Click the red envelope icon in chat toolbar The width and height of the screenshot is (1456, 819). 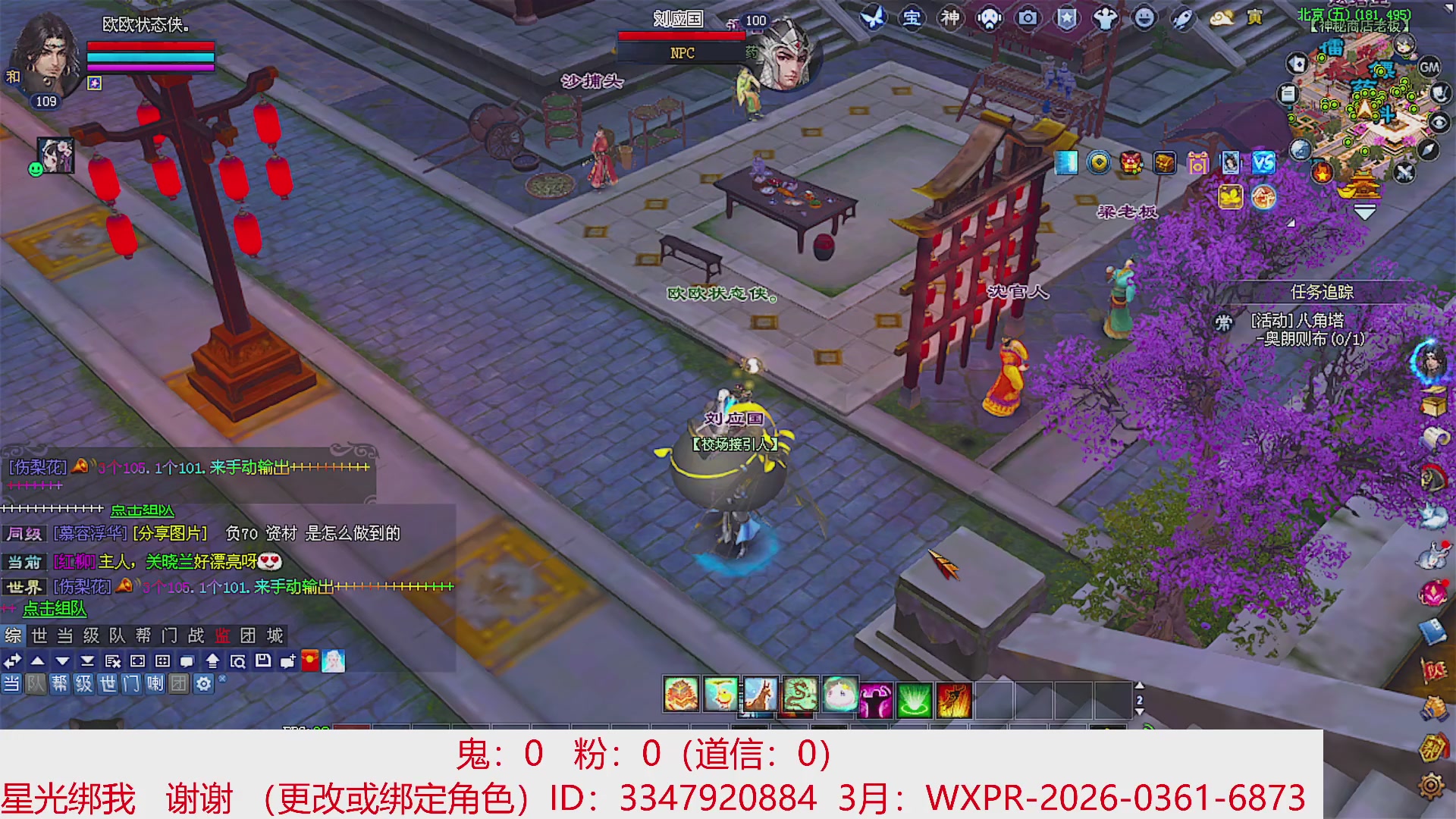pos(311,660)
